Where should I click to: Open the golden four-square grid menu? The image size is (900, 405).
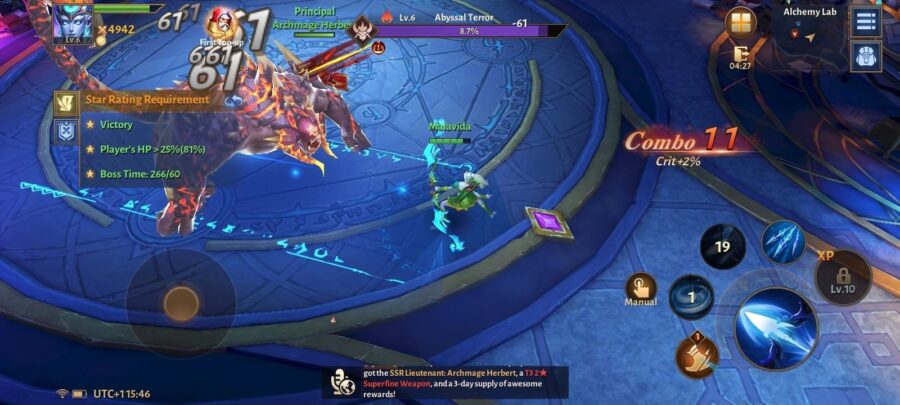pos(742,21)
